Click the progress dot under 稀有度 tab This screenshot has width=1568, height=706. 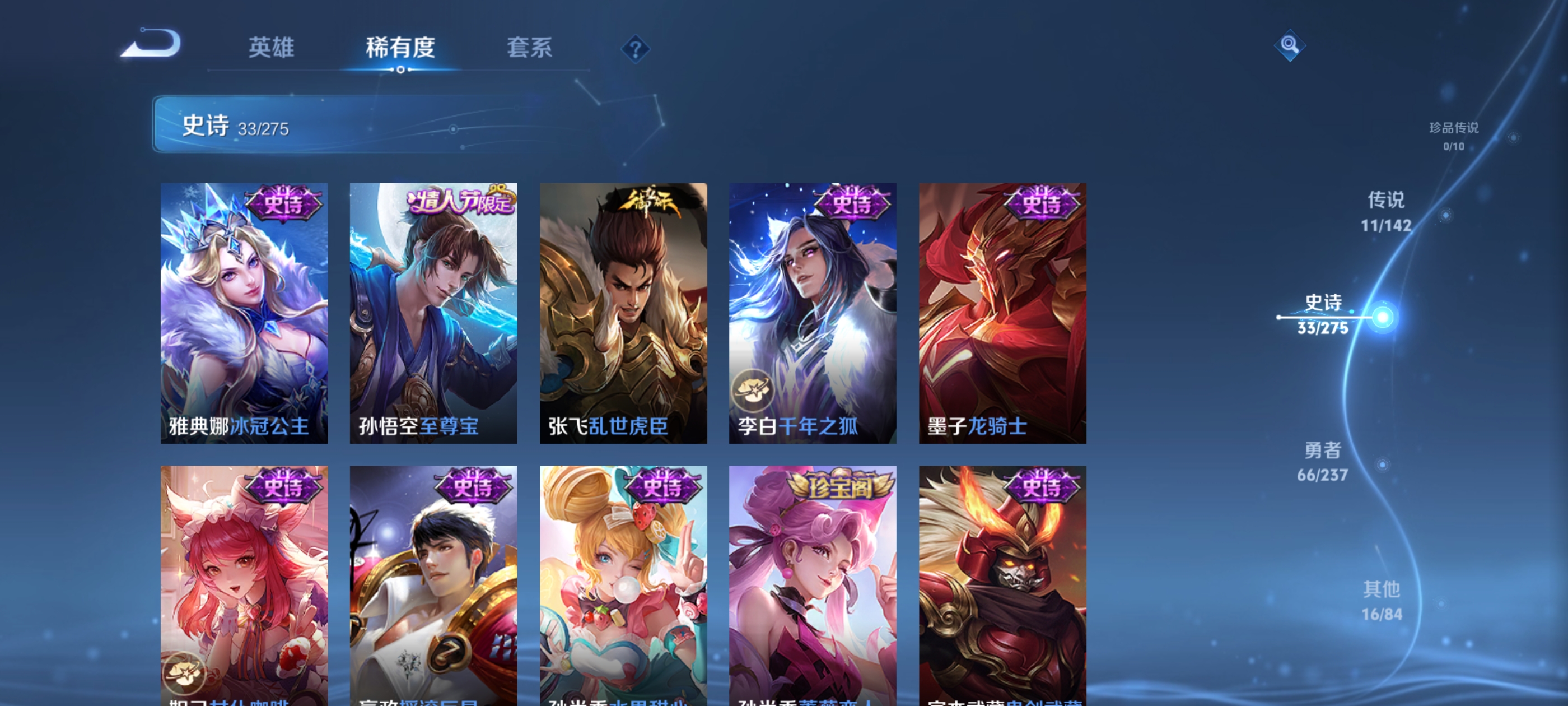[400, 69]
